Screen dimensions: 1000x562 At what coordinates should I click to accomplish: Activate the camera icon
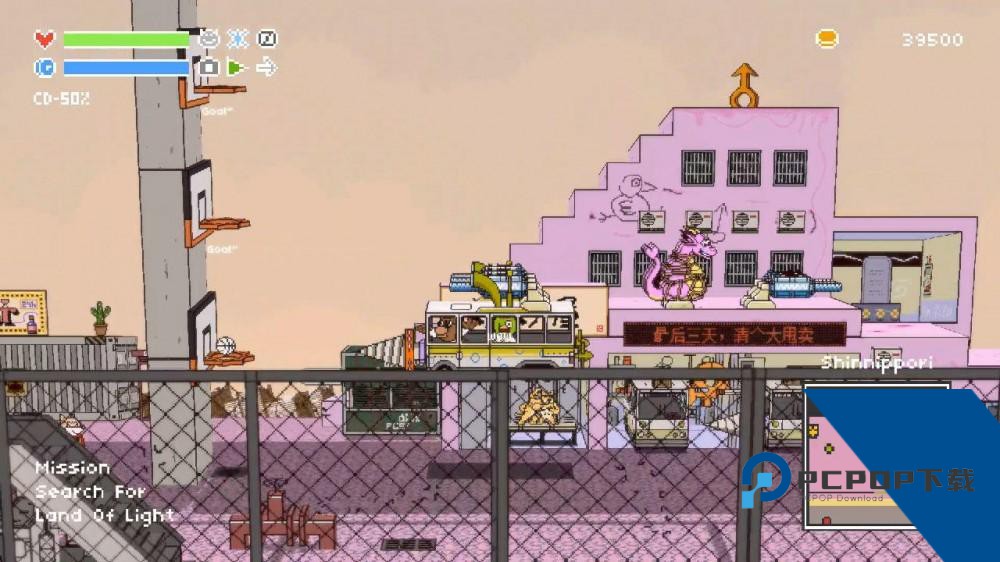point(208,68)
